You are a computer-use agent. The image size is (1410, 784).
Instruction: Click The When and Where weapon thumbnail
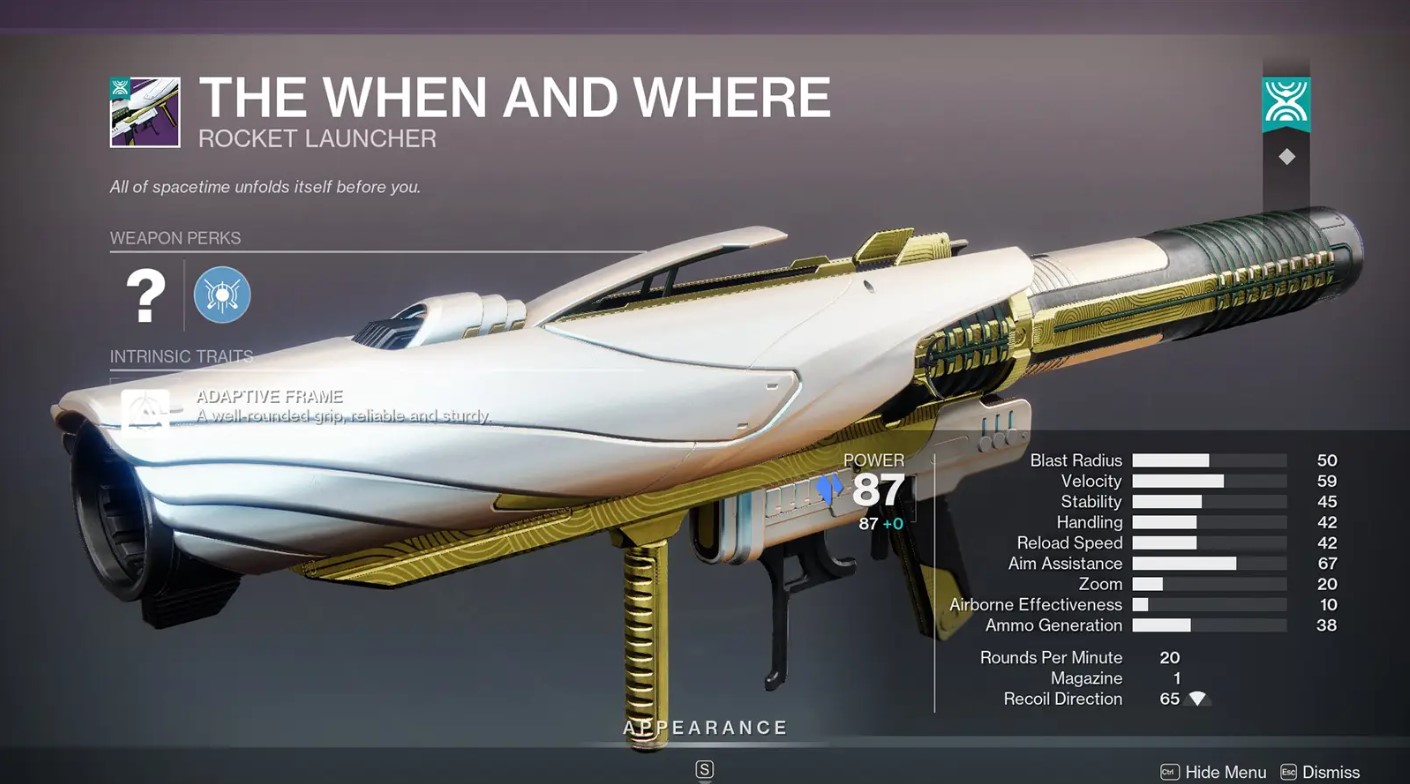[145, 112]
